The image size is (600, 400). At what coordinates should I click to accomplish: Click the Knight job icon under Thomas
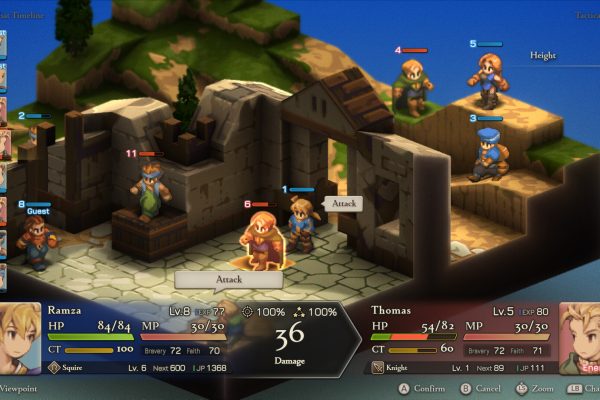click(378, 368)
